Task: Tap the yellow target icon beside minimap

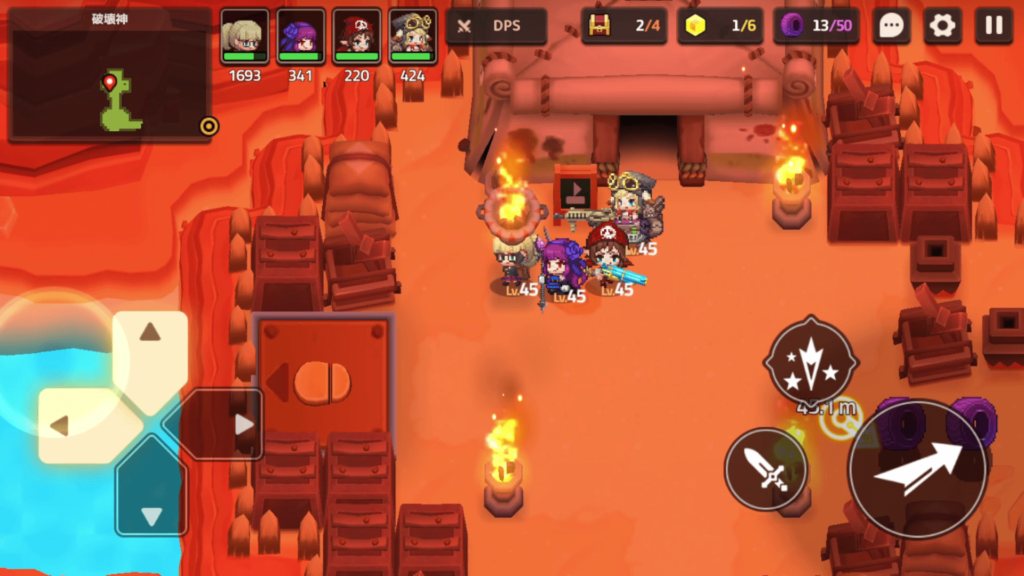Action: pyautogui.click(x=208, y=126)
